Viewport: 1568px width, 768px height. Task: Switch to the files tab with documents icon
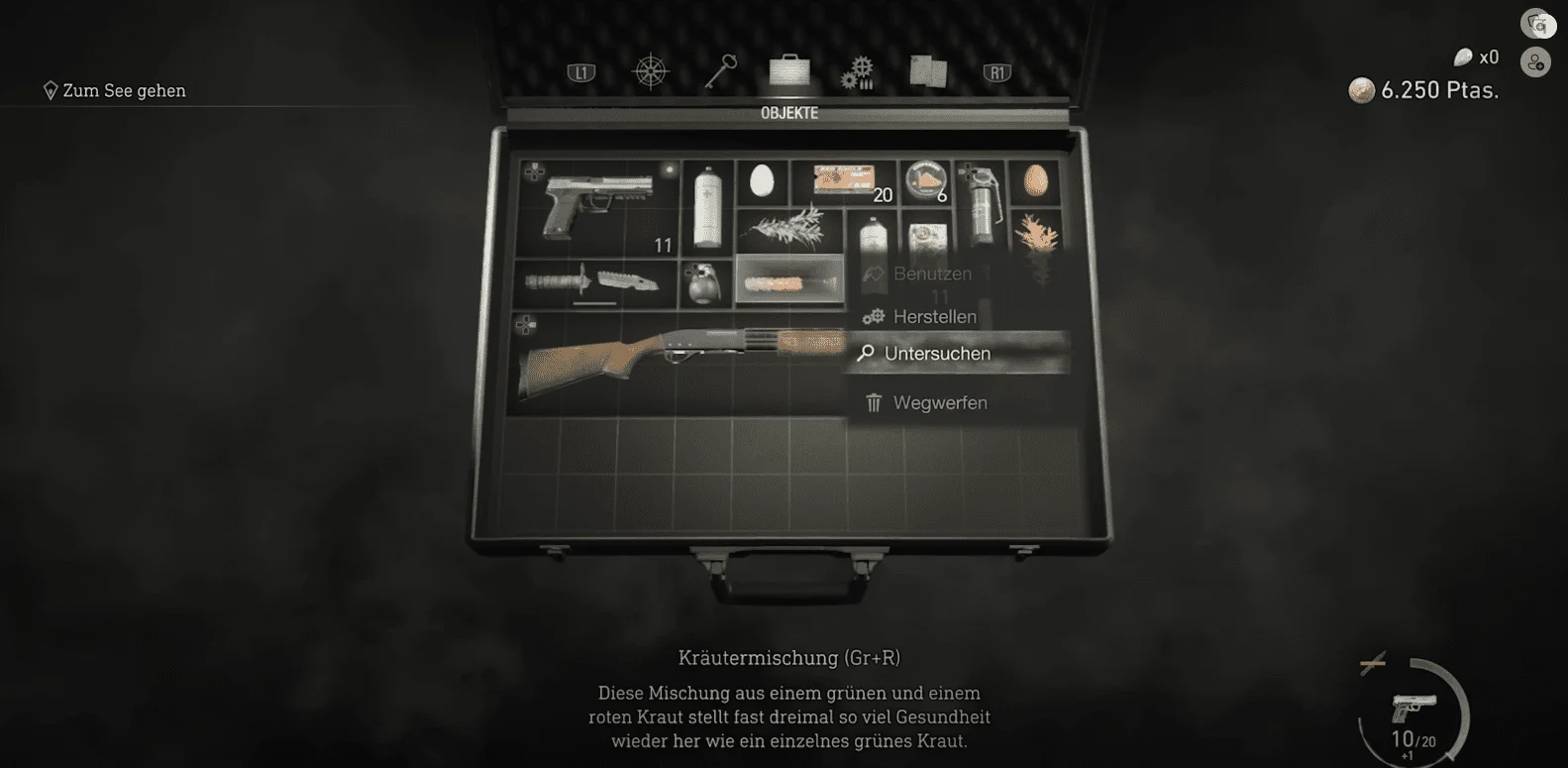(x=928, y=71)
